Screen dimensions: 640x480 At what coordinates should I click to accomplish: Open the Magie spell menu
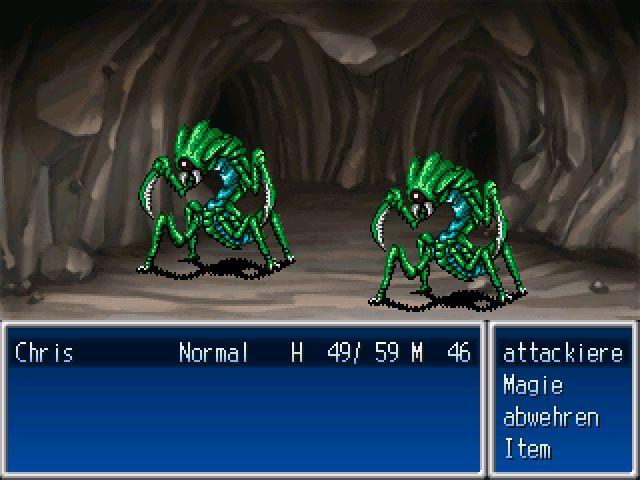click(x=533, y=385)
